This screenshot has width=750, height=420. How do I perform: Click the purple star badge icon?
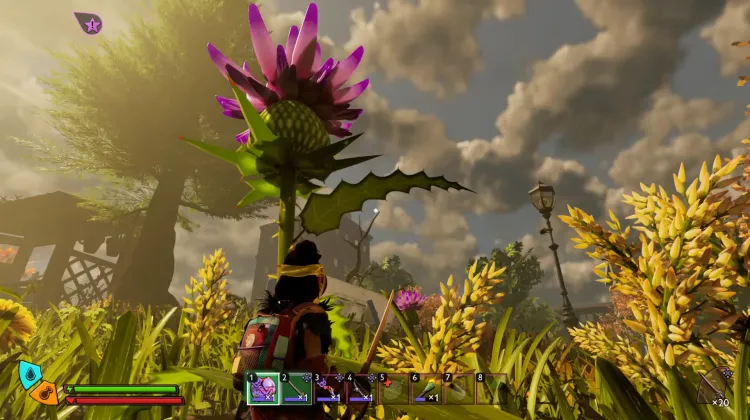[90, 24]
